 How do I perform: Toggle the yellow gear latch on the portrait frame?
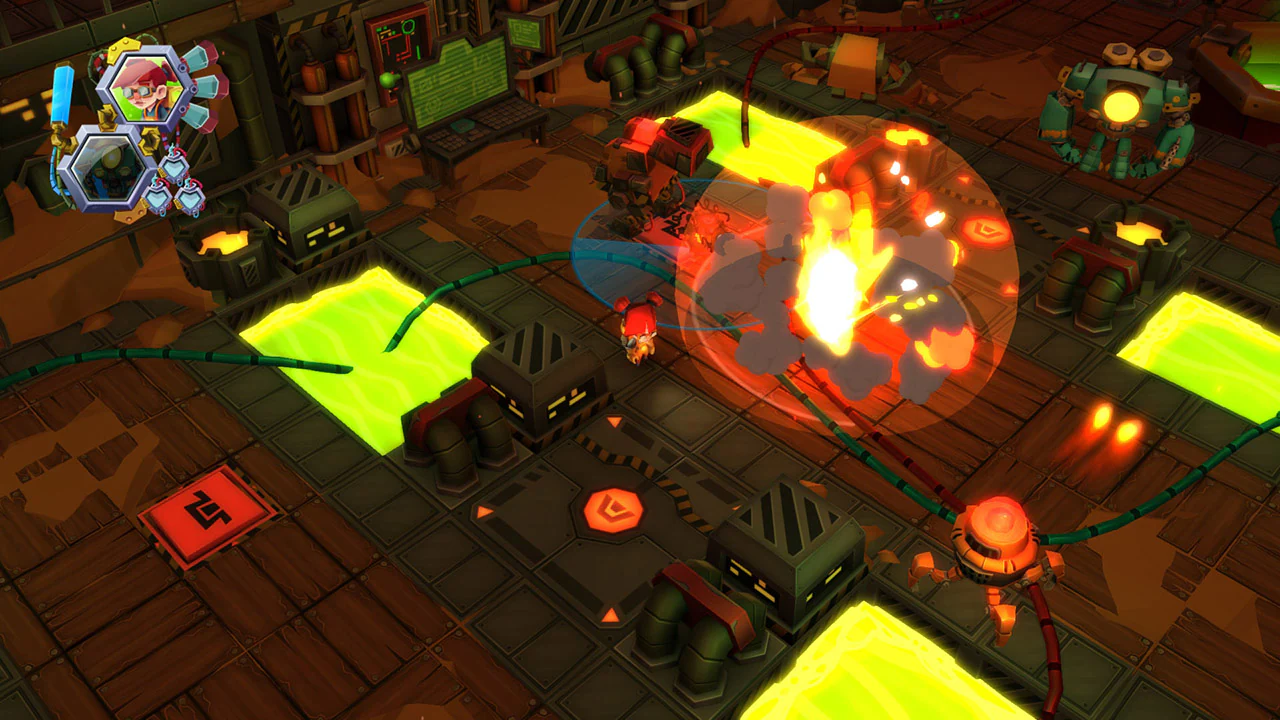[x=124, y=47]
